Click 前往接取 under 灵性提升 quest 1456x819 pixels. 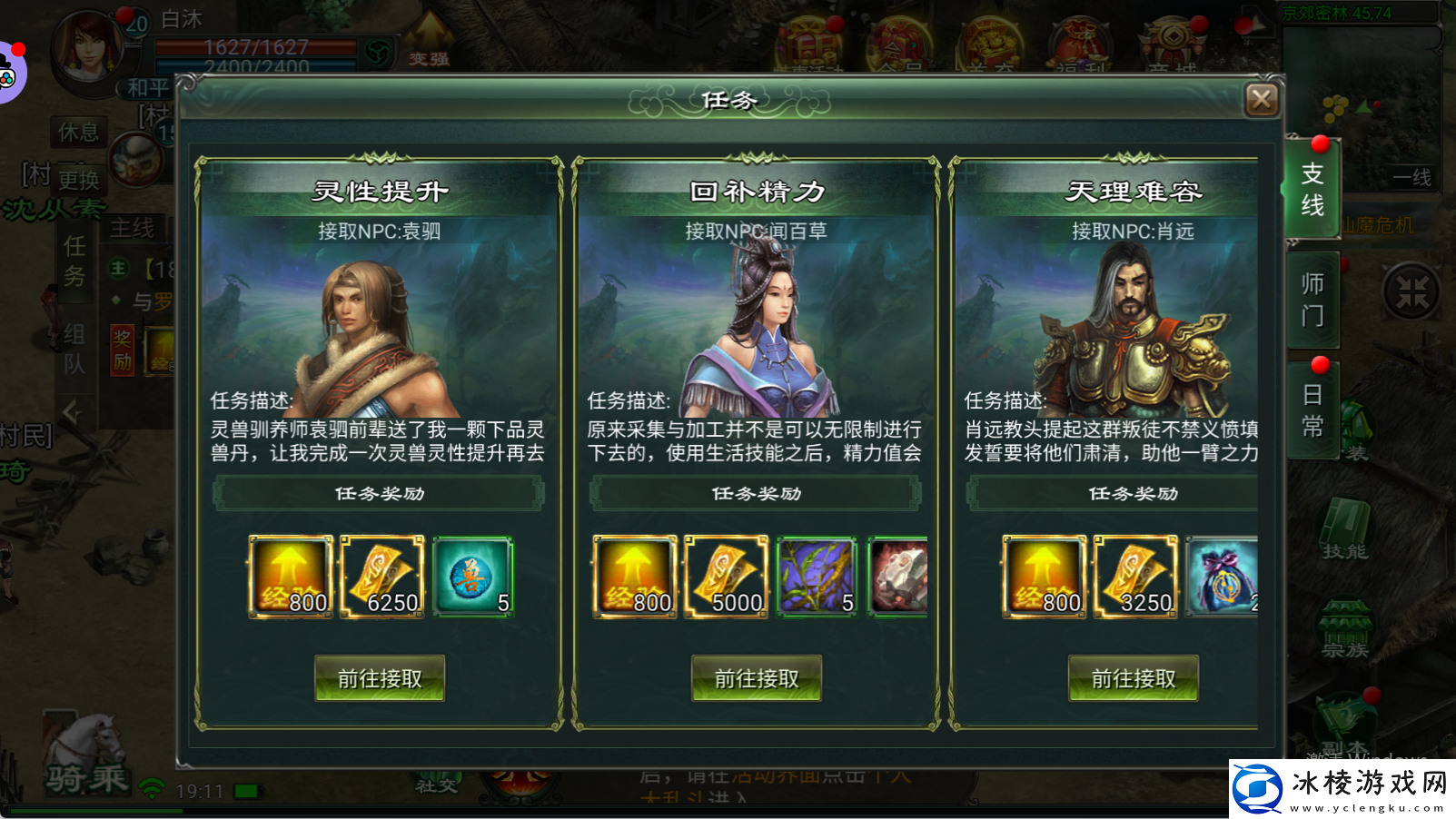click(379, 677)
